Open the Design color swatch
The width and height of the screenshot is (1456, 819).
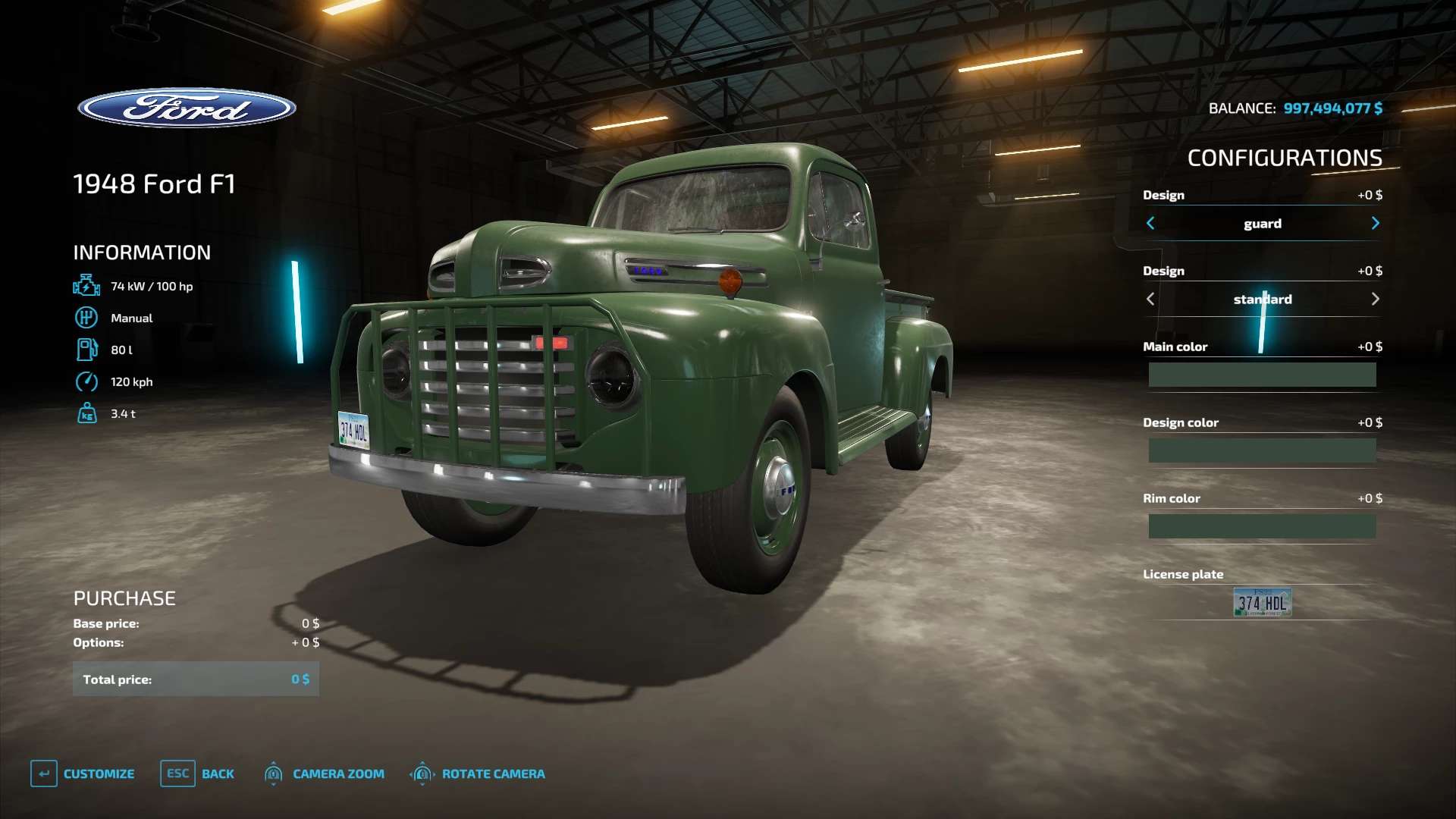point(1262,450)
